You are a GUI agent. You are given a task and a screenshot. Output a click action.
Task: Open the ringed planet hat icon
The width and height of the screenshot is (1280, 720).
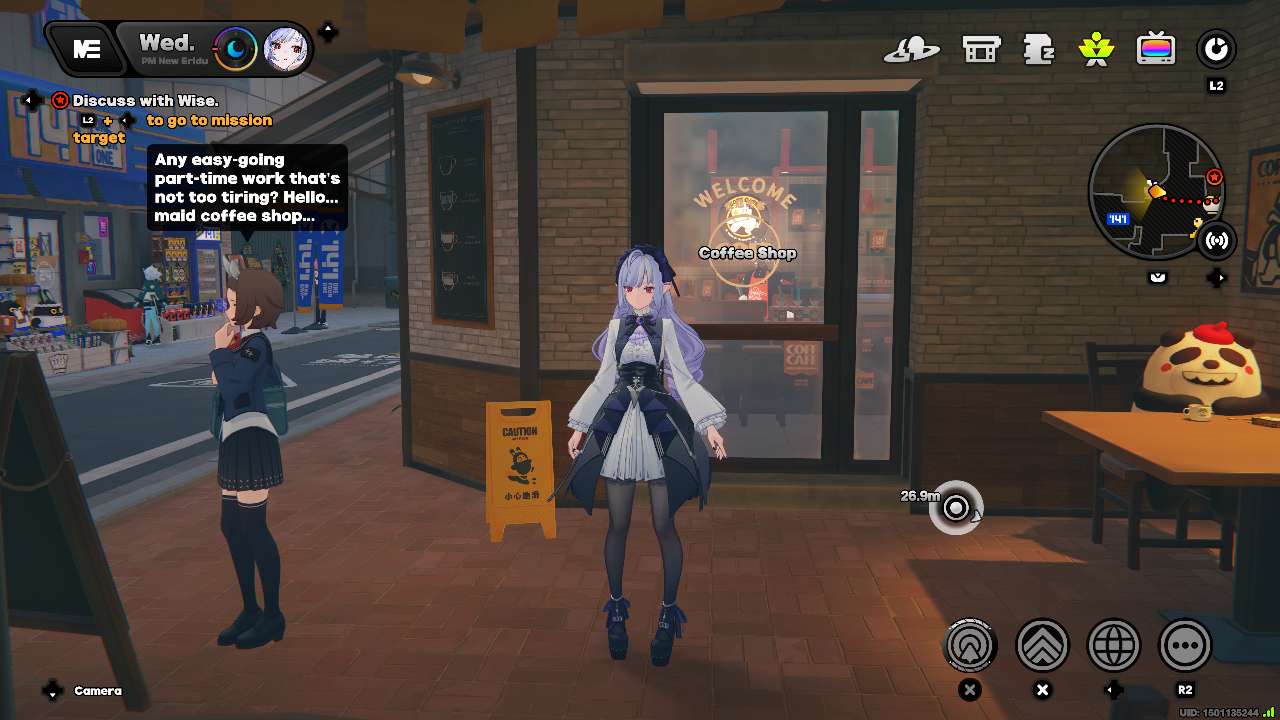pyautogui.click(x=911, y=49)
